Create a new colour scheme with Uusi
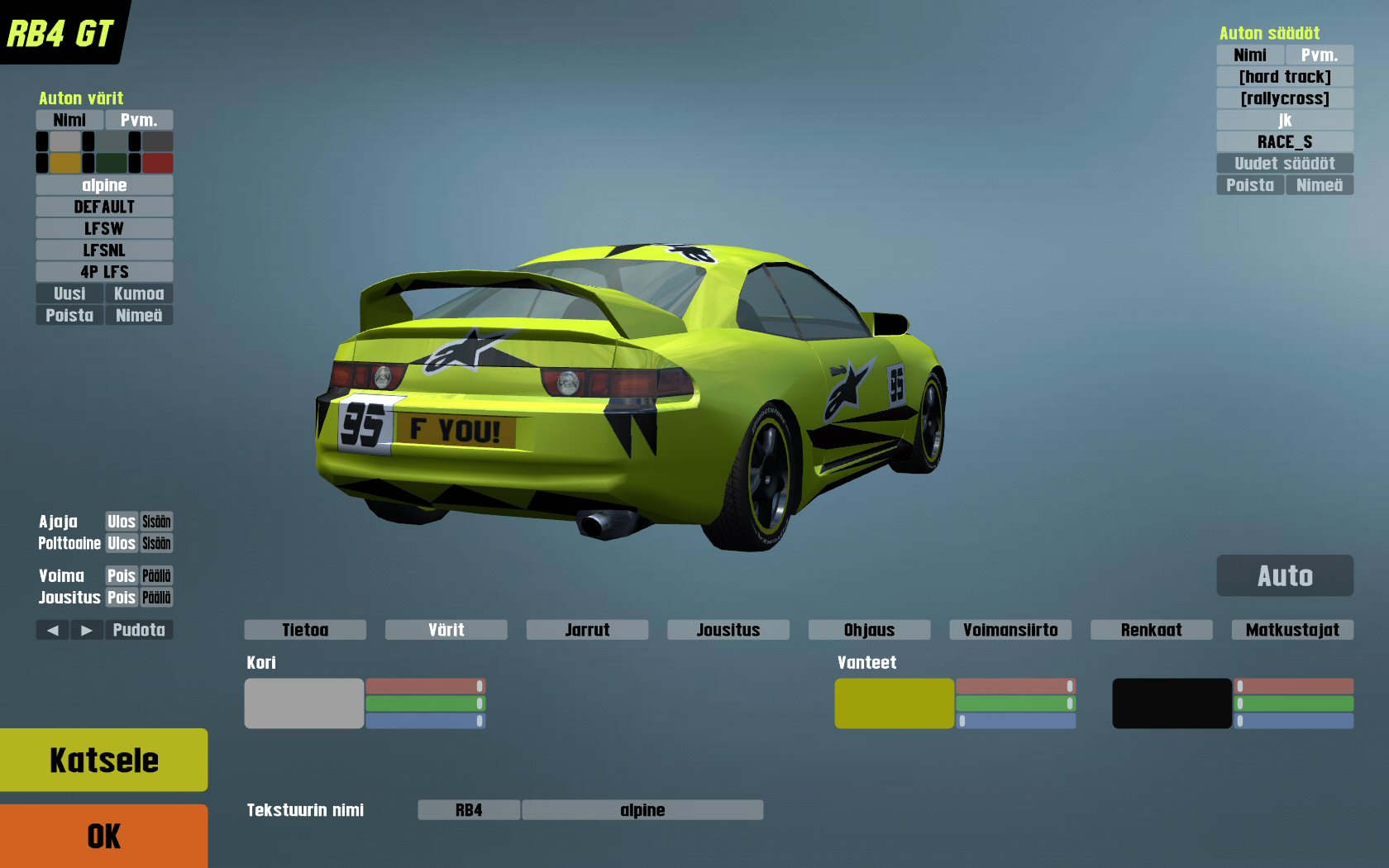 69,293
